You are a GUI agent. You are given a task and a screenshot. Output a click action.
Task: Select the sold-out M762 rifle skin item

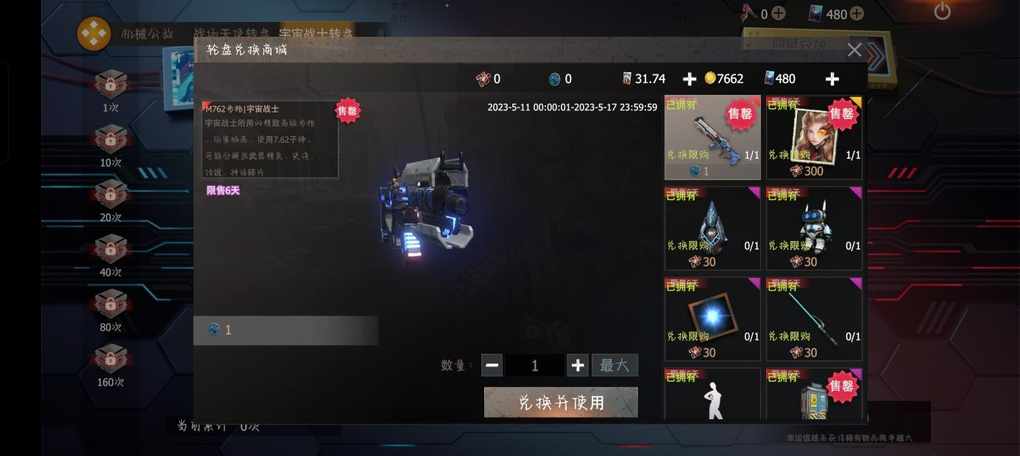click(713, 137)
